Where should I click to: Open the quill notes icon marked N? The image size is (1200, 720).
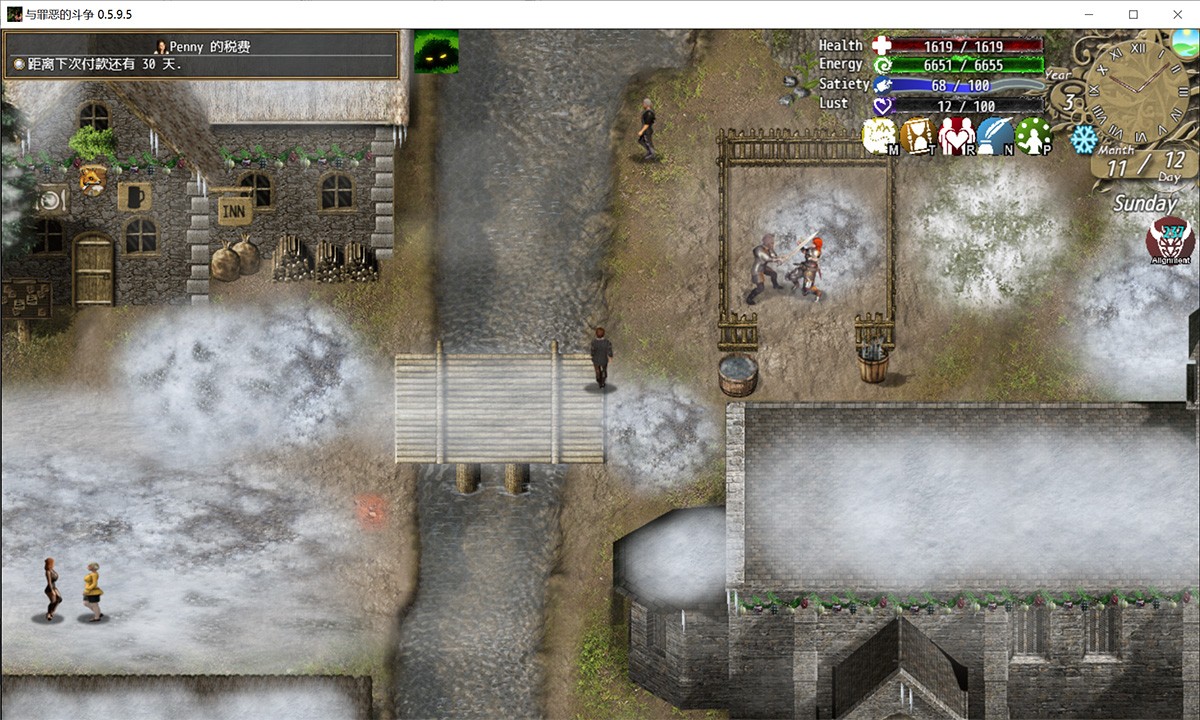point(995,136)
